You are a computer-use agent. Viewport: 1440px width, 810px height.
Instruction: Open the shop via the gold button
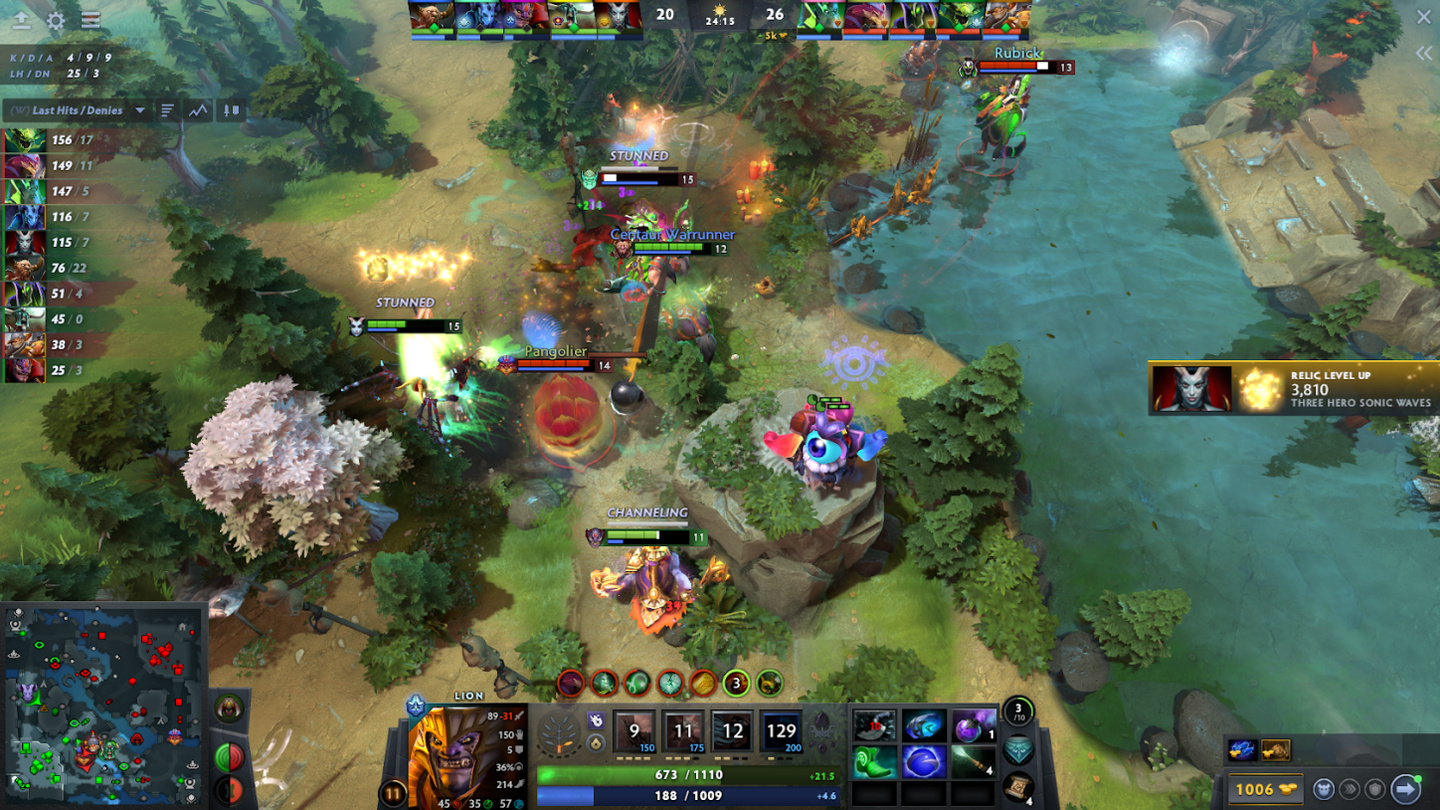pyautogui.click(x=1265, y=788)
